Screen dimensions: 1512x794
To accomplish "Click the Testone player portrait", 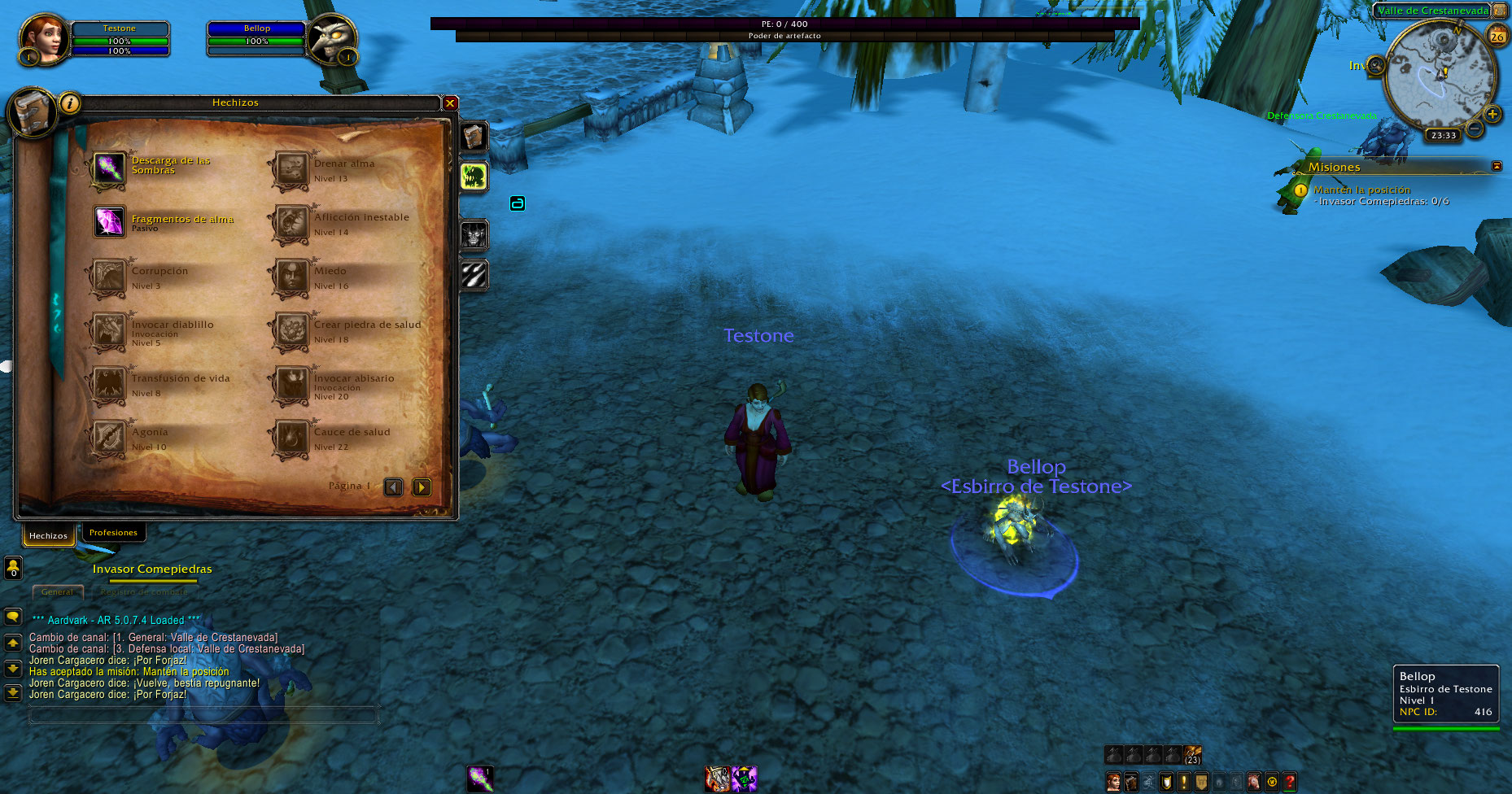I will pyautogui.click(x=43, y=39).
